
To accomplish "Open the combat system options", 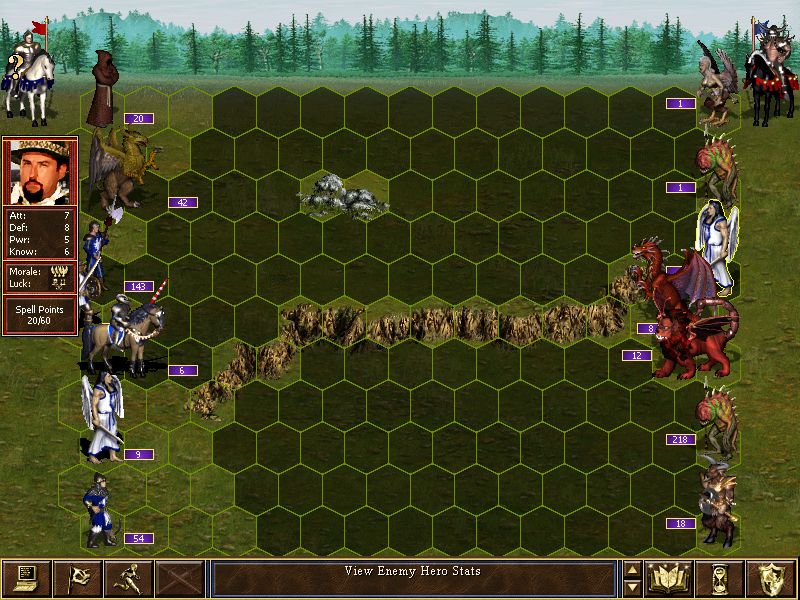I will [x=26, y=578].
